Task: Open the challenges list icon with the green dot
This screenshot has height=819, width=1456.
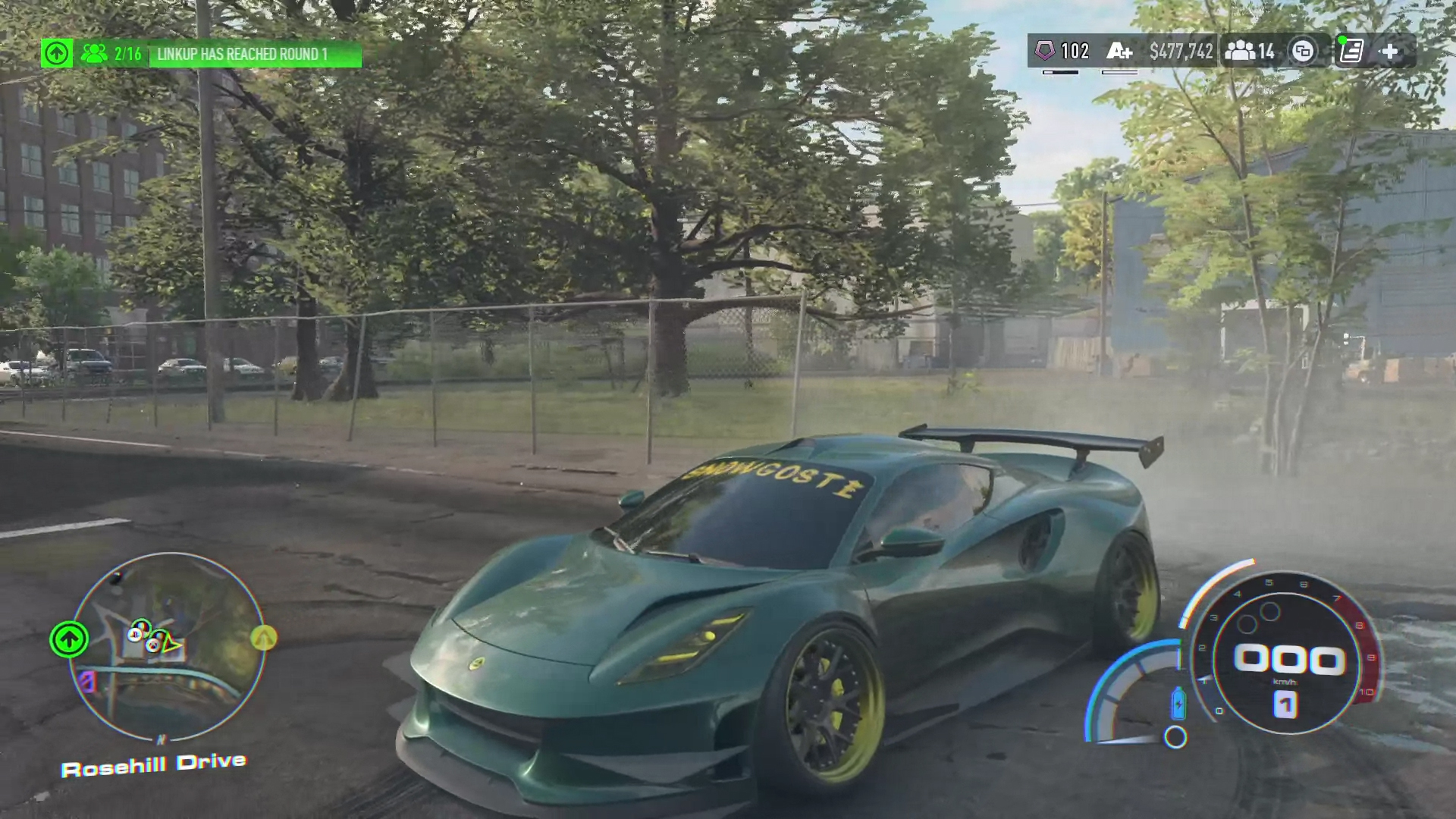Action: [1351, 52]
